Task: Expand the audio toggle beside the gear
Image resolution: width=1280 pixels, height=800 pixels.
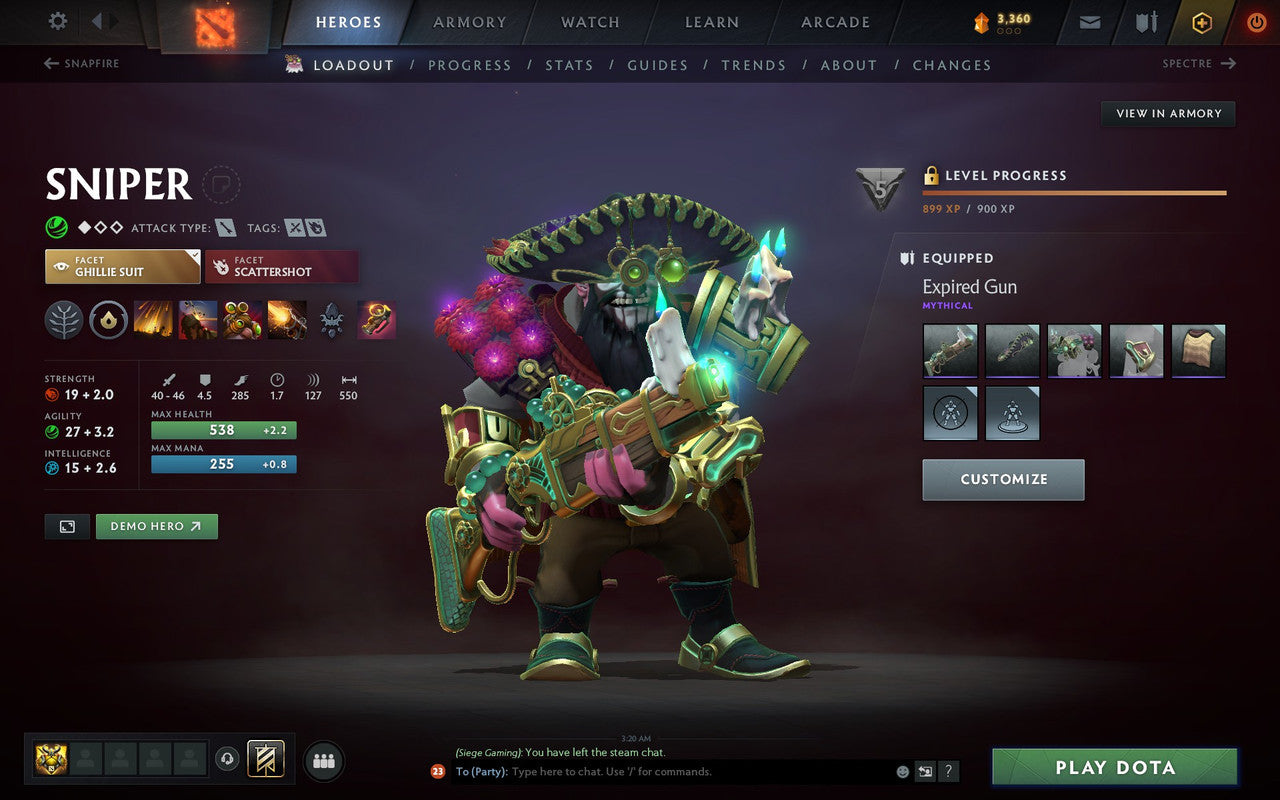Action: click(x=96, y=20)
